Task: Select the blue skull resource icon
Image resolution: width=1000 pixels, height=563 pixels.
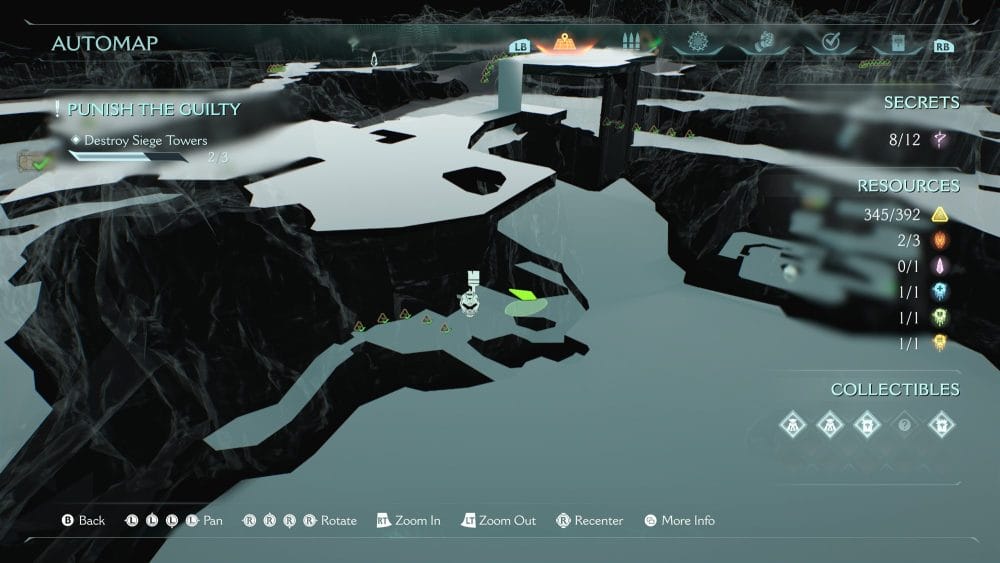Action: click(x=939, y=291)
